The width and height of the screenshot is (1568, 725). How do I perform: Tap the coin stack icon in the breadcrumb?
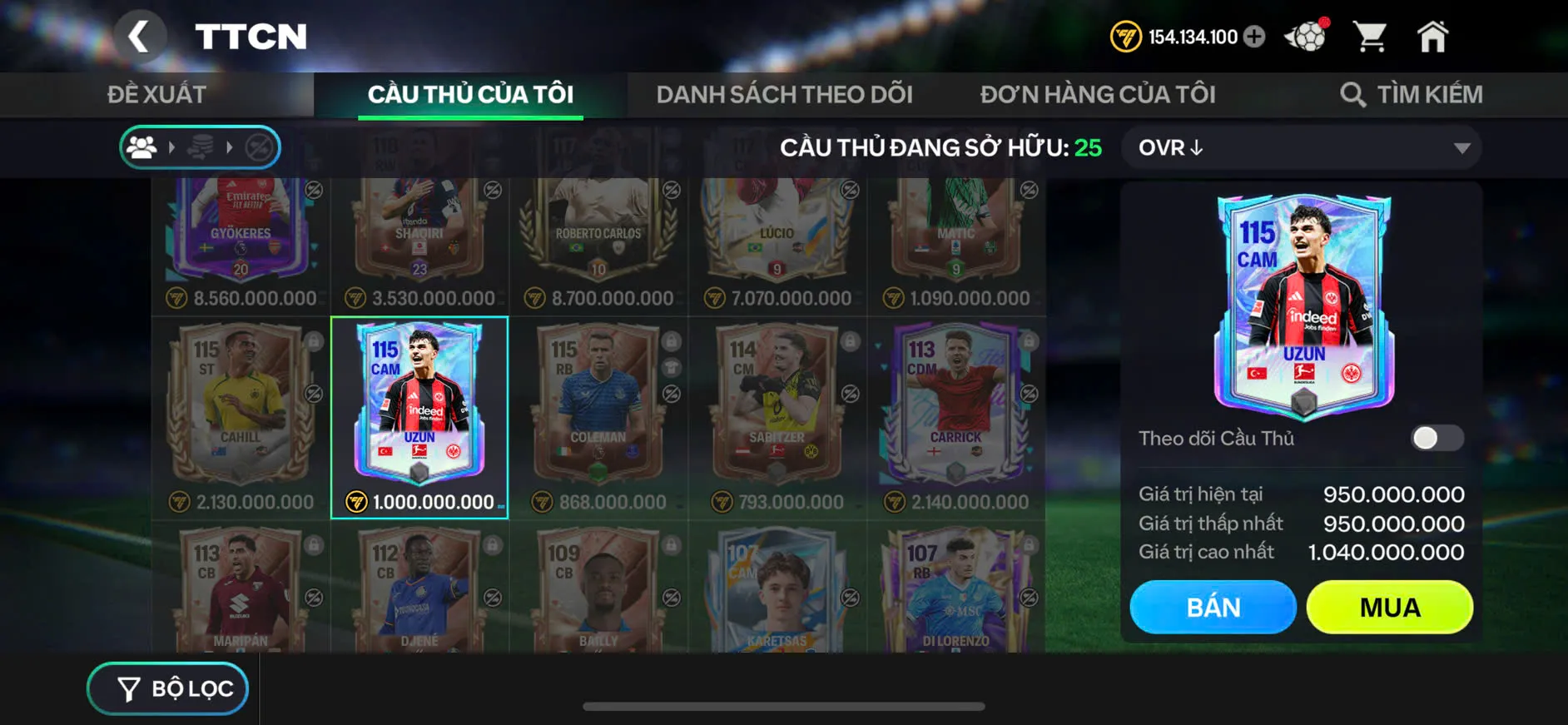click(201, 146)
